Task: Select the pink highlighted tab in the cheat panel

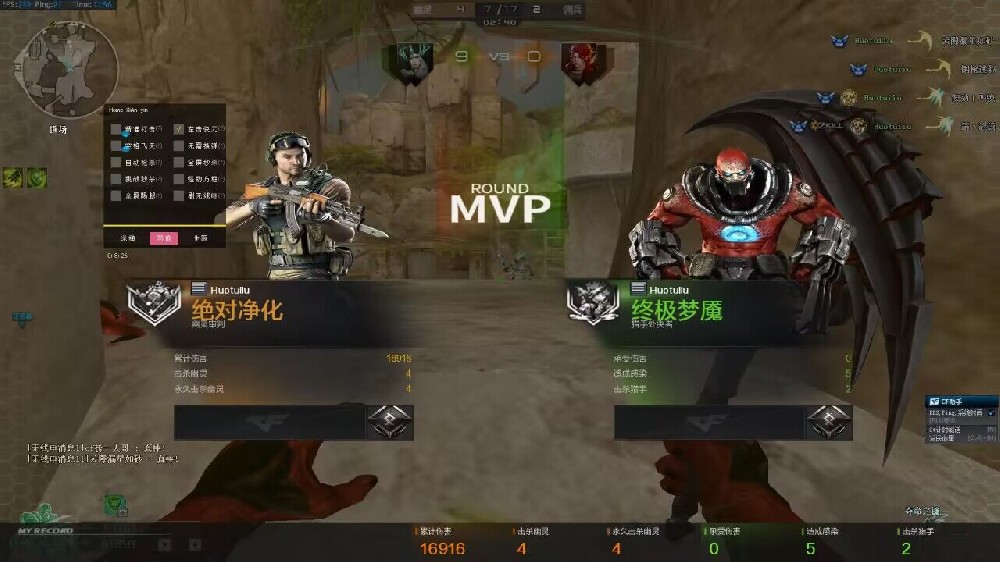Action: point(163,238)
